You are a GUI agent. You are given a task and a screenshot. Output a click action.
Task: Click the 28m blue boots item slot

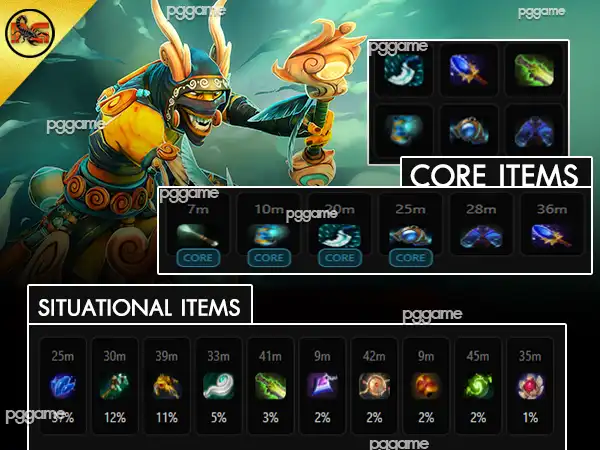tap(481, 233)
